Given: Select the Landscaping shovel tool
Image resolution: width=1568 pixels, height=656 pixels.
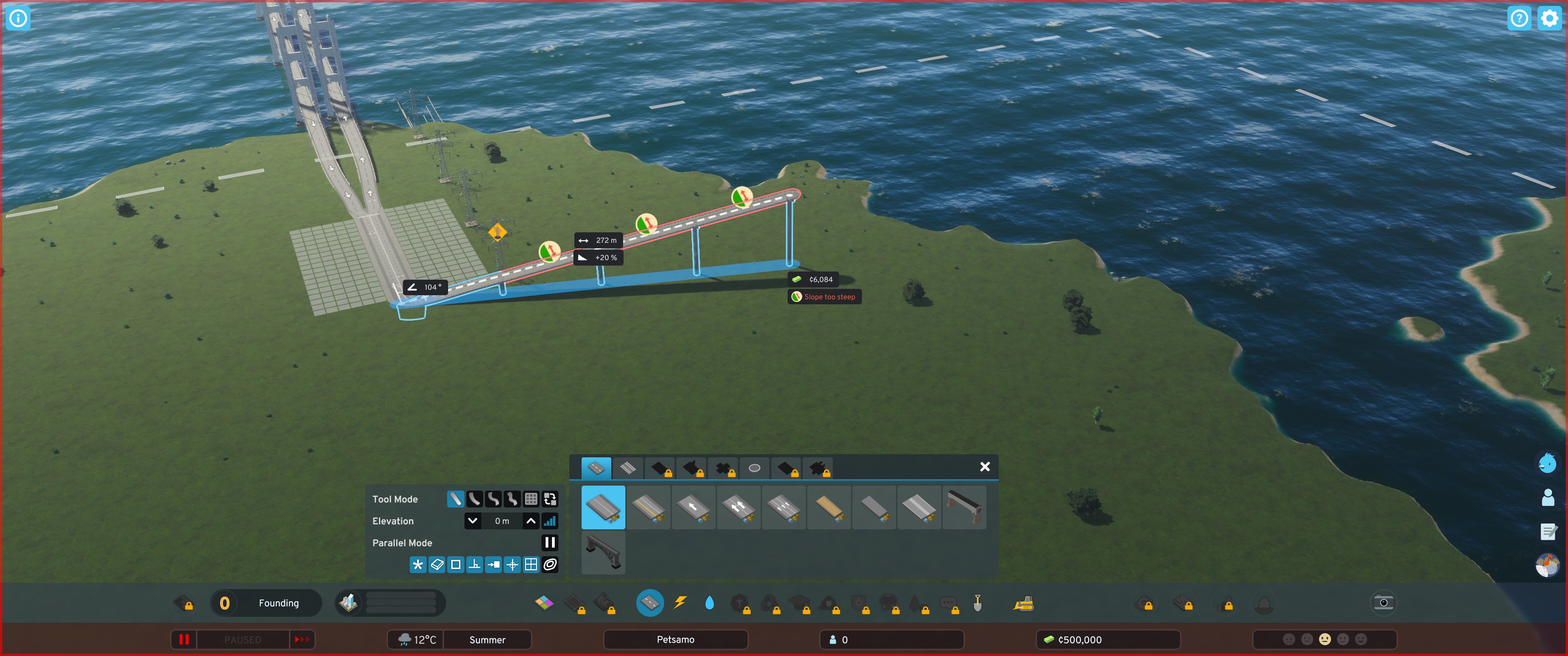Looking at the screenshot, I should [978, 603].
